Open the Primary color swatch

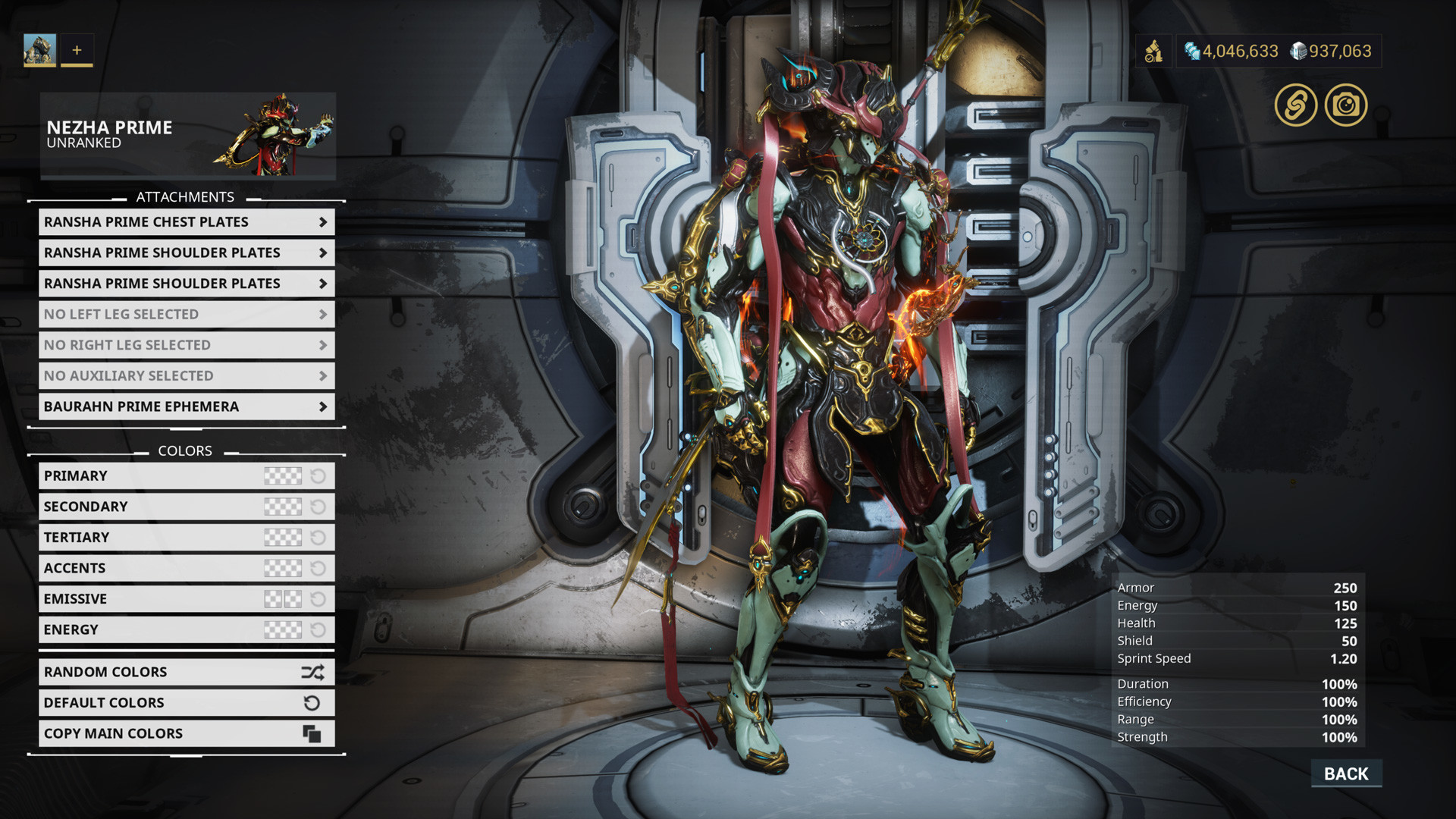click(283, 475)
